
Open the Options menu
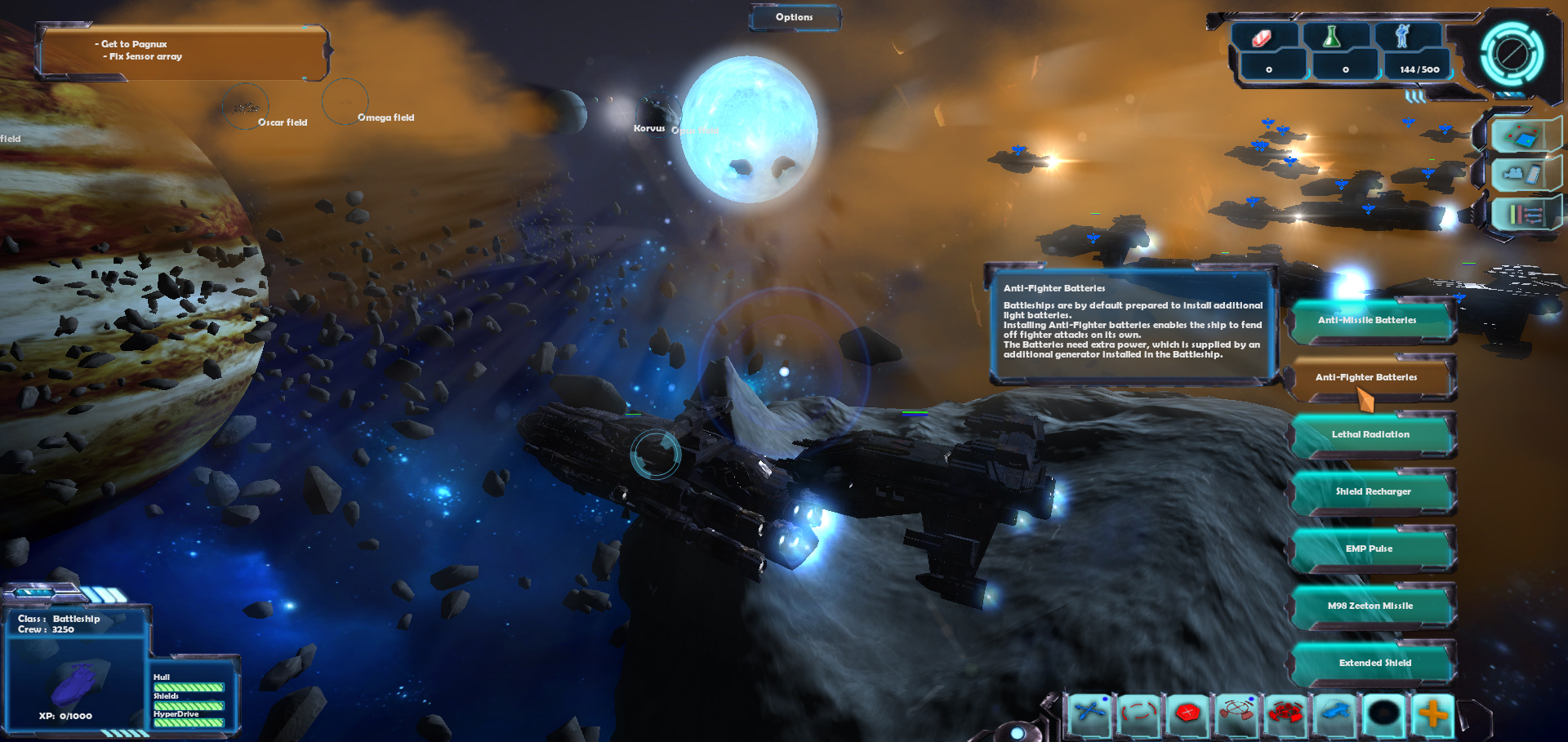[794, 17]
